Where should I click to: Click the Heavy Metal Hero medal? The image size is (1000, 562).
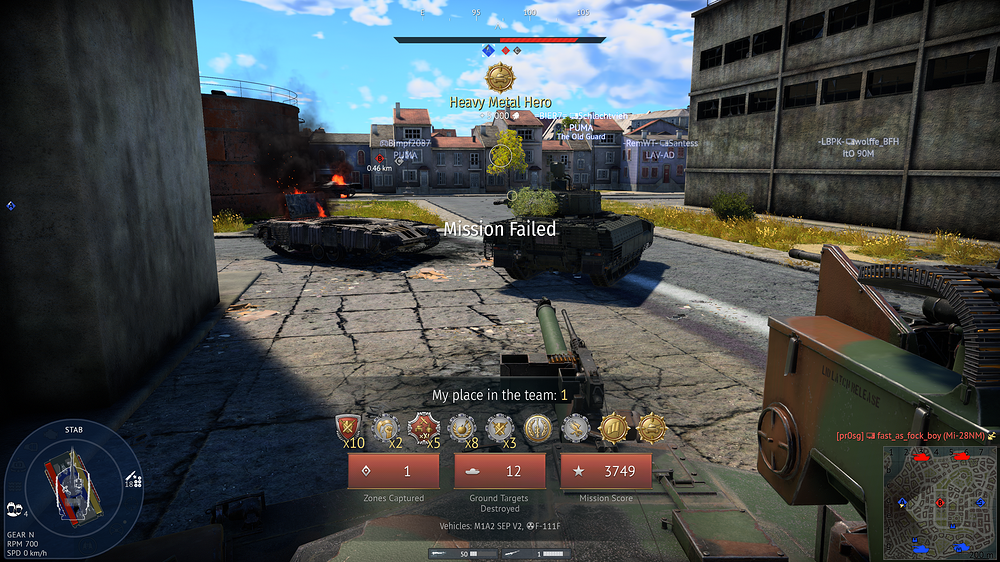[499, 78]
